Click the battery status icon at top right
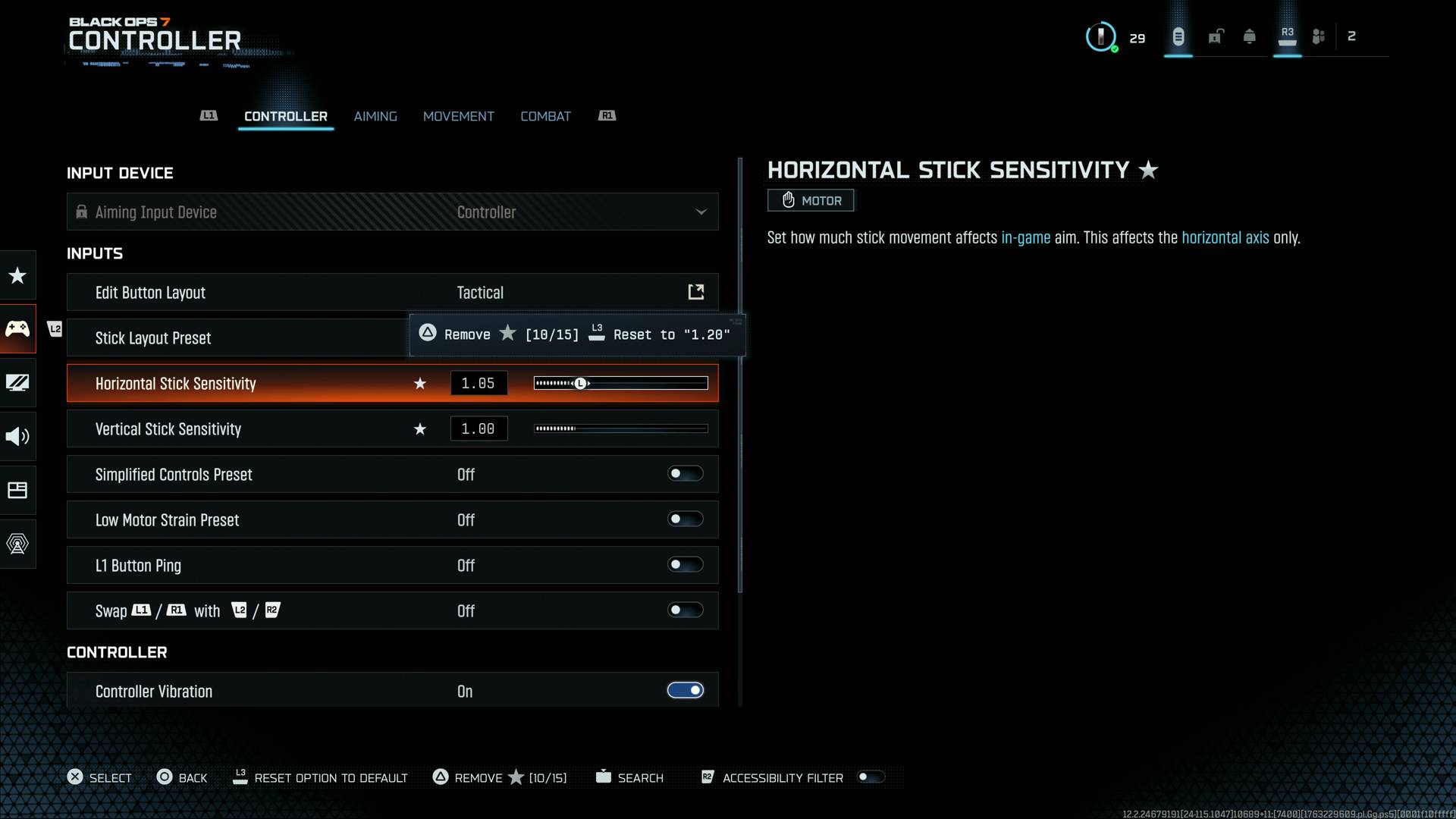The image size is (1456, 819). point(1178,36)
